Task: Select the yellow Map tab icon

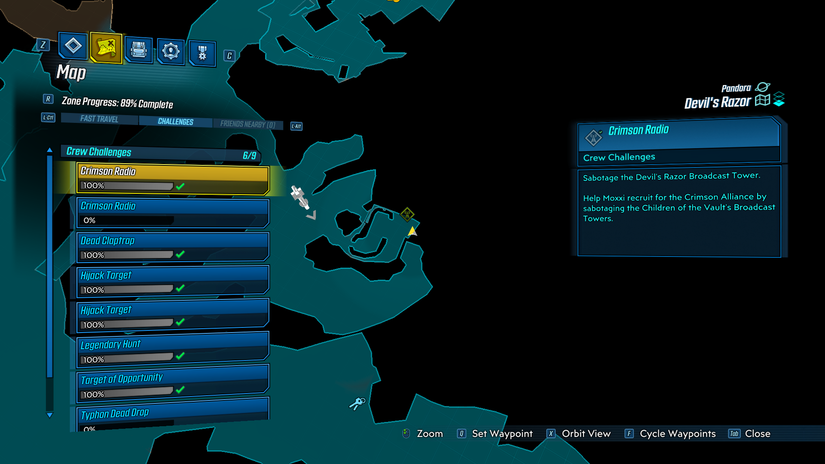Action: point(105,47)
